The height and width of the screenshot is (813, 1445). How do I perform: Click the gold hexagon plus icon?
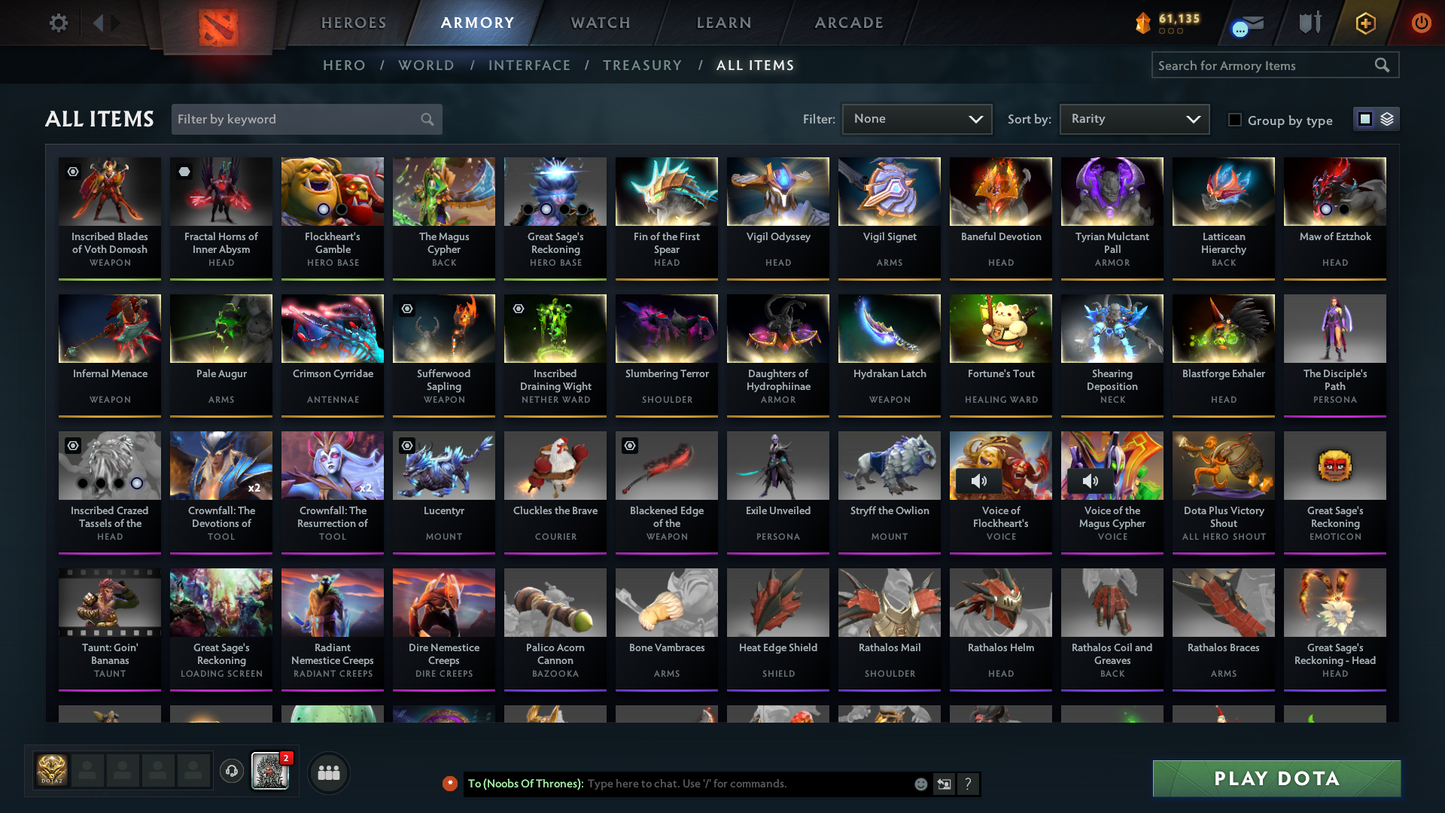click(1366, 22)
